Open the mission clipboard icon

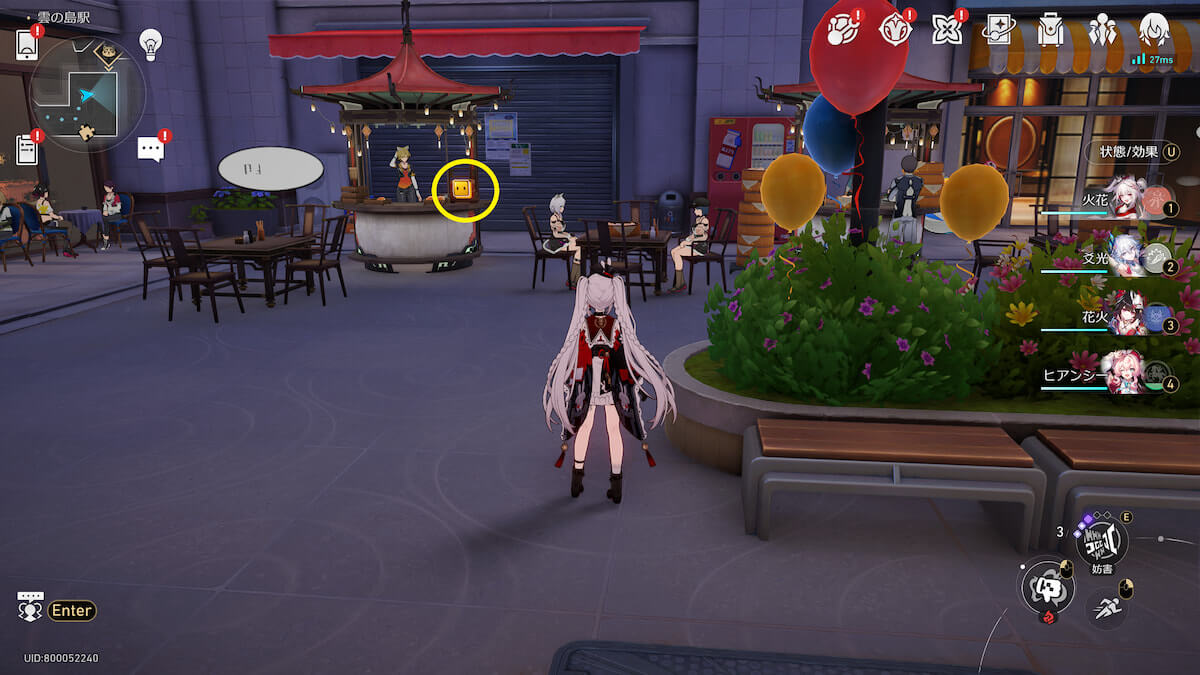[28, 150]
